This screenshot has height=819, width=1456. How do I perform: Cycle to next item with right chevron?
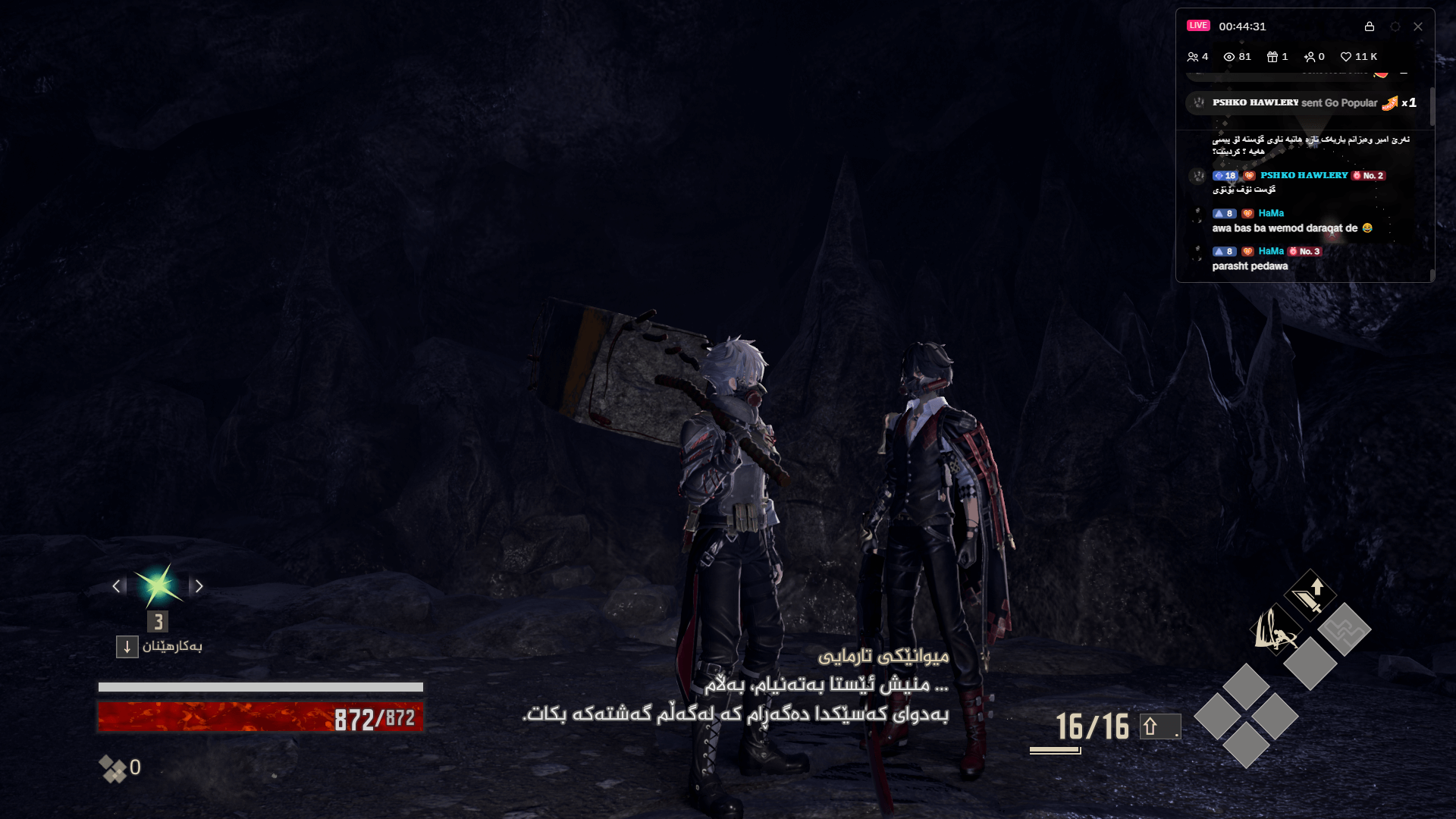coord(199,586)
